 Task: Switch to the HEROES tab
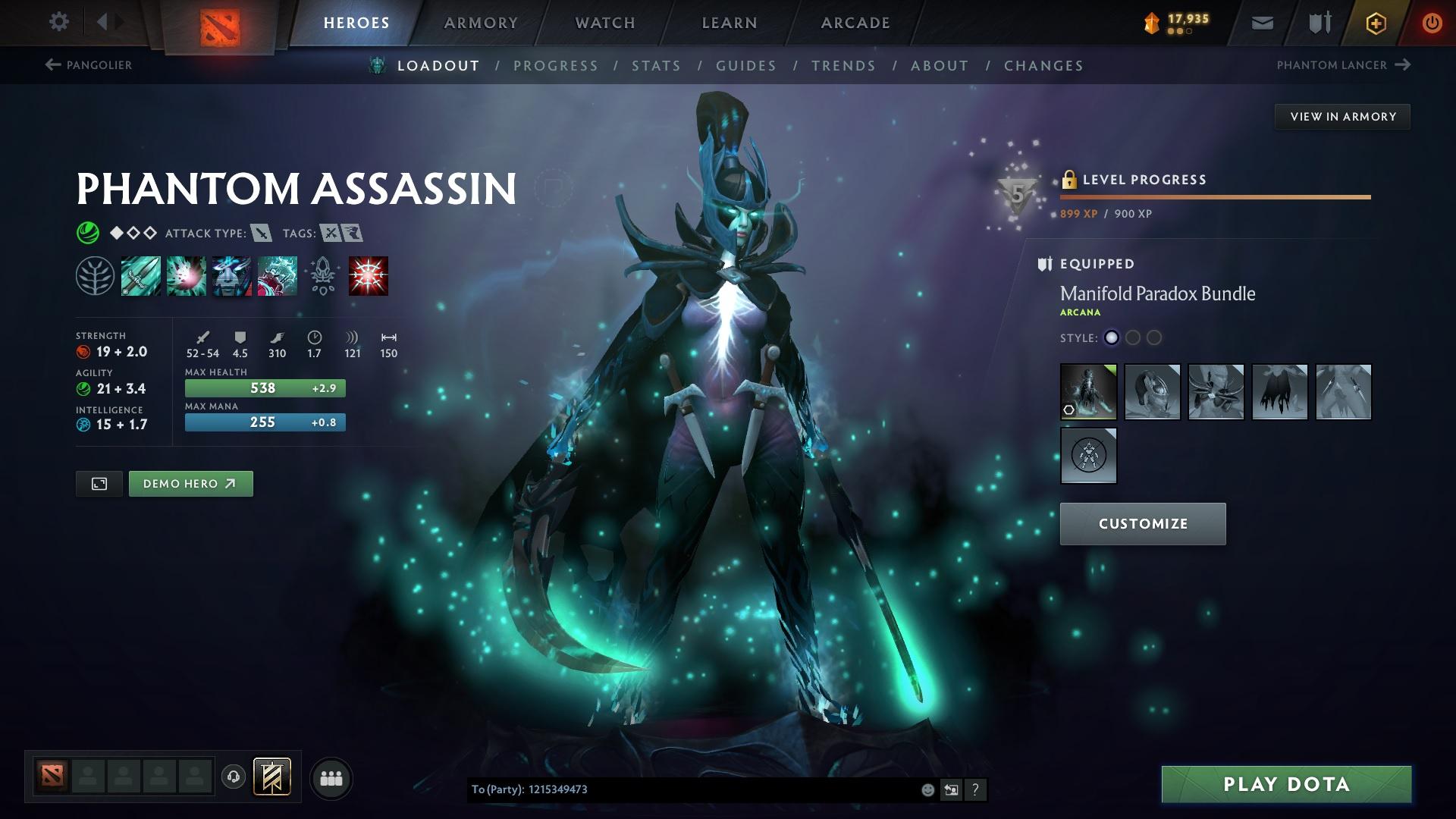point(356,23)
